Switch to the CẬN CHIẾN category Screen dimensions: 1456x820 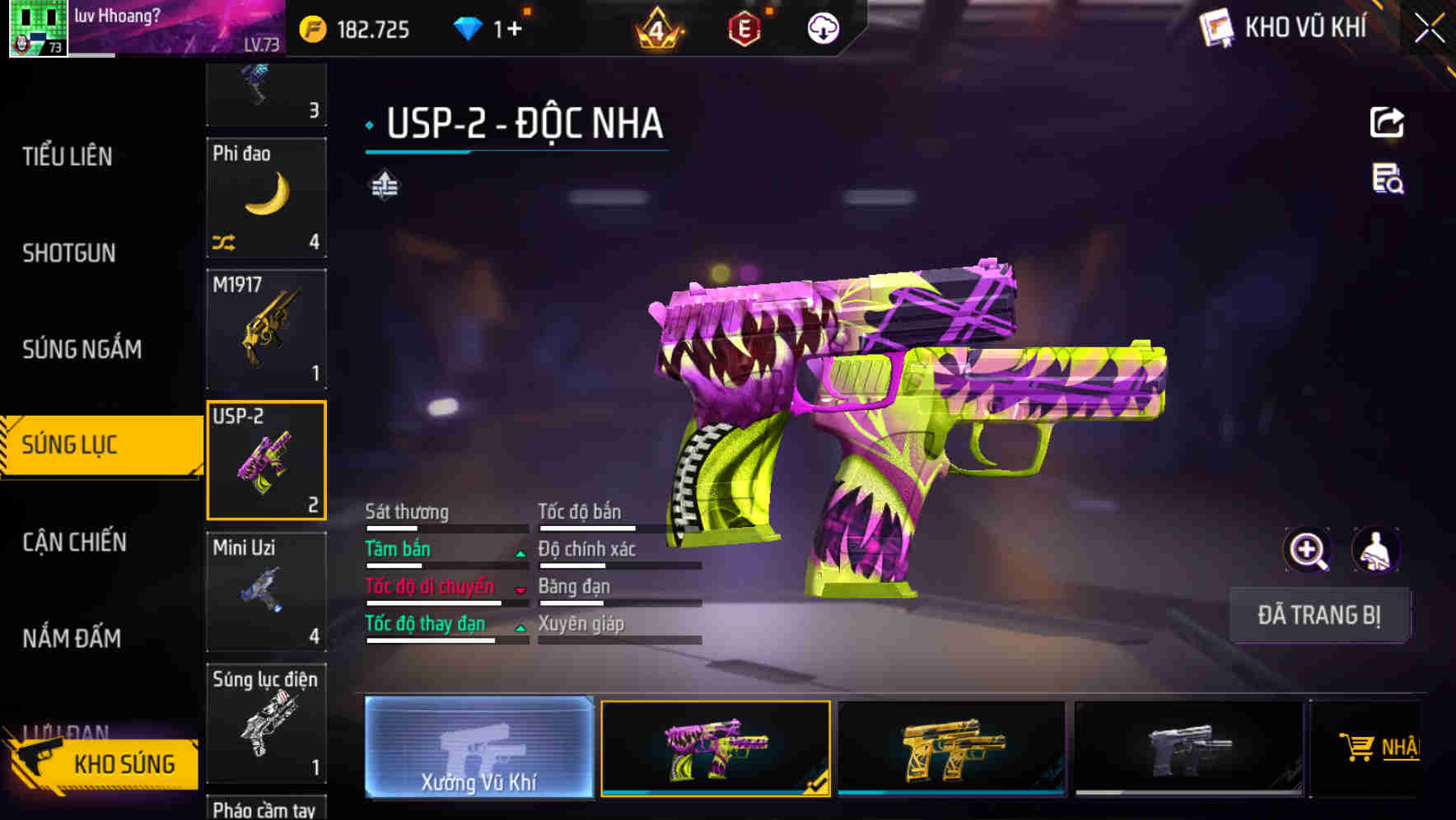point(74,543)
